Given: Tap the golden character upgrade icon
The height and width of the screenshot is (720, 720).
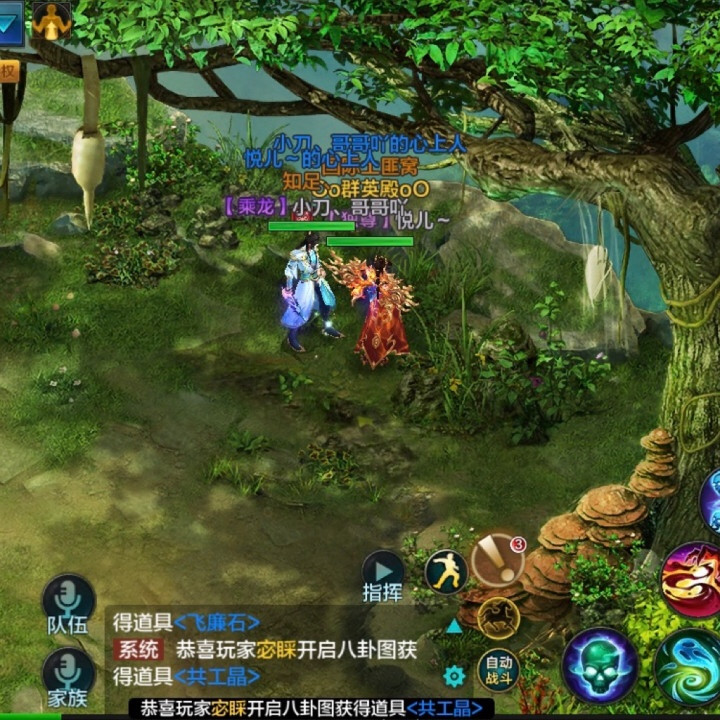Looking at the screenshot, I should click(x=50, y=20).
